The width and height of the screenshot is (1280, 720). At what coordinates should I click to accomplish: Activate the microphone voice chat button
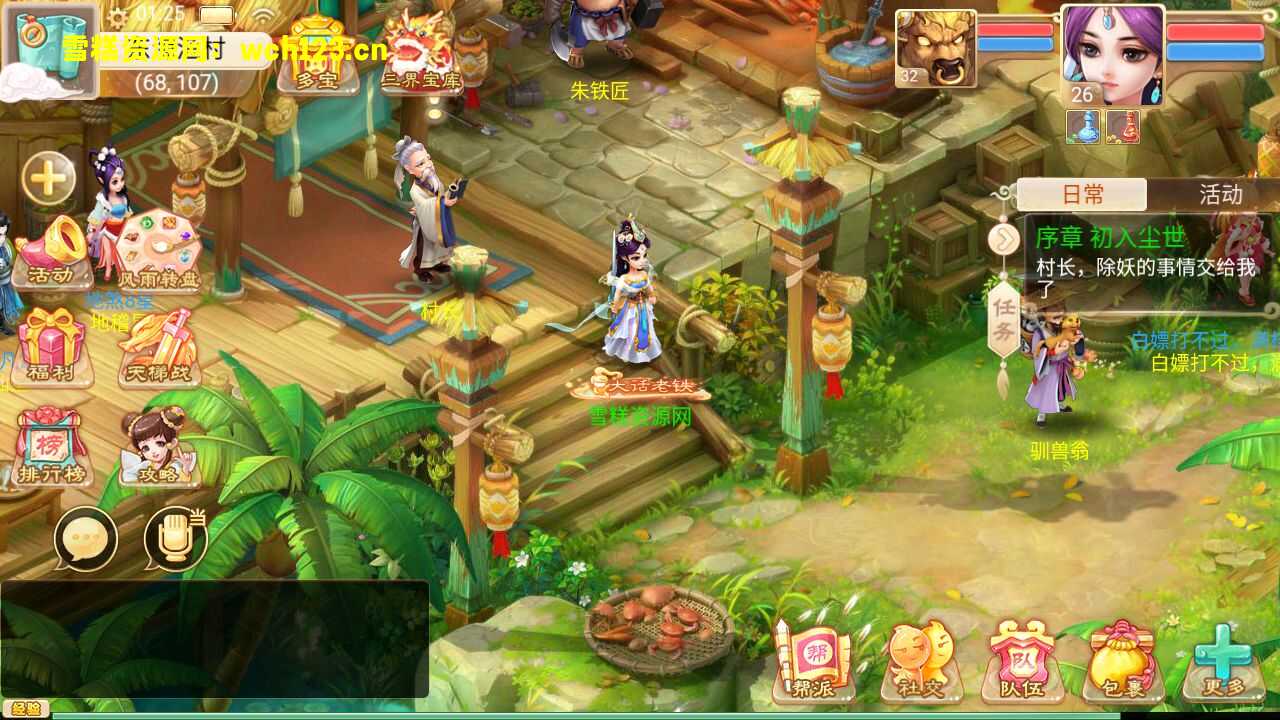tap(176, 539)
